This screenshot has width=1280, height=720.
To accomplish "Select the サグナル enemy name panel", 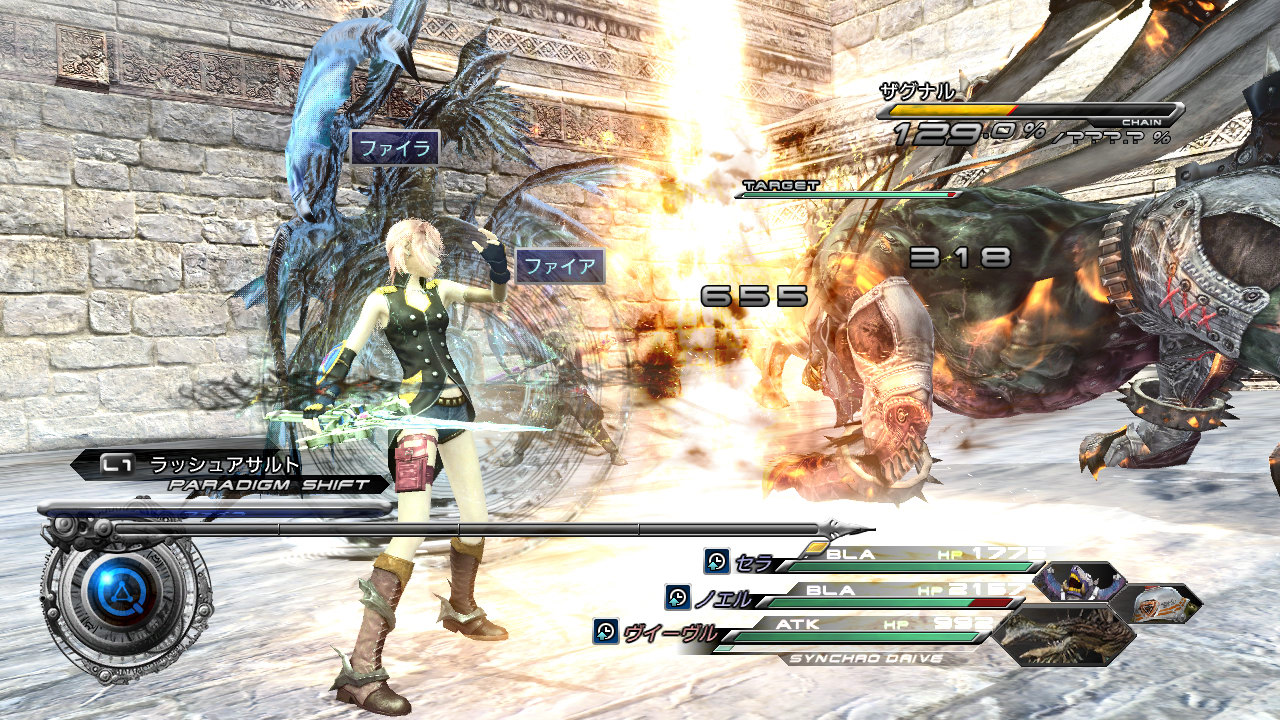I will (x=917, y=92).
